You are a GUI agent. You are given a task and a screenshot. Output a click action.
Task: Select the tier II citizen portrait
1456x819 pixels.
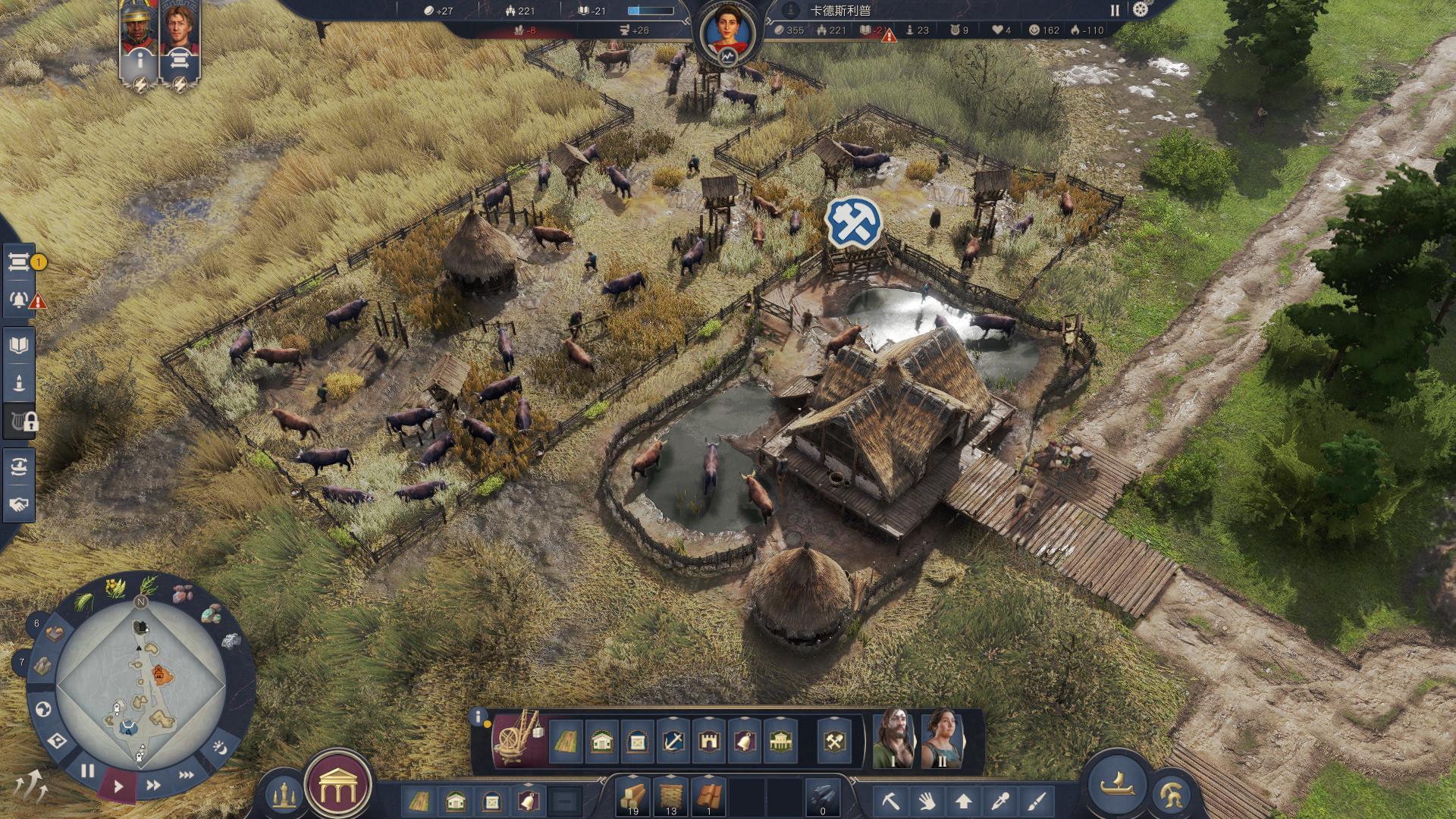pyautogui.click(x=941, y=738)
